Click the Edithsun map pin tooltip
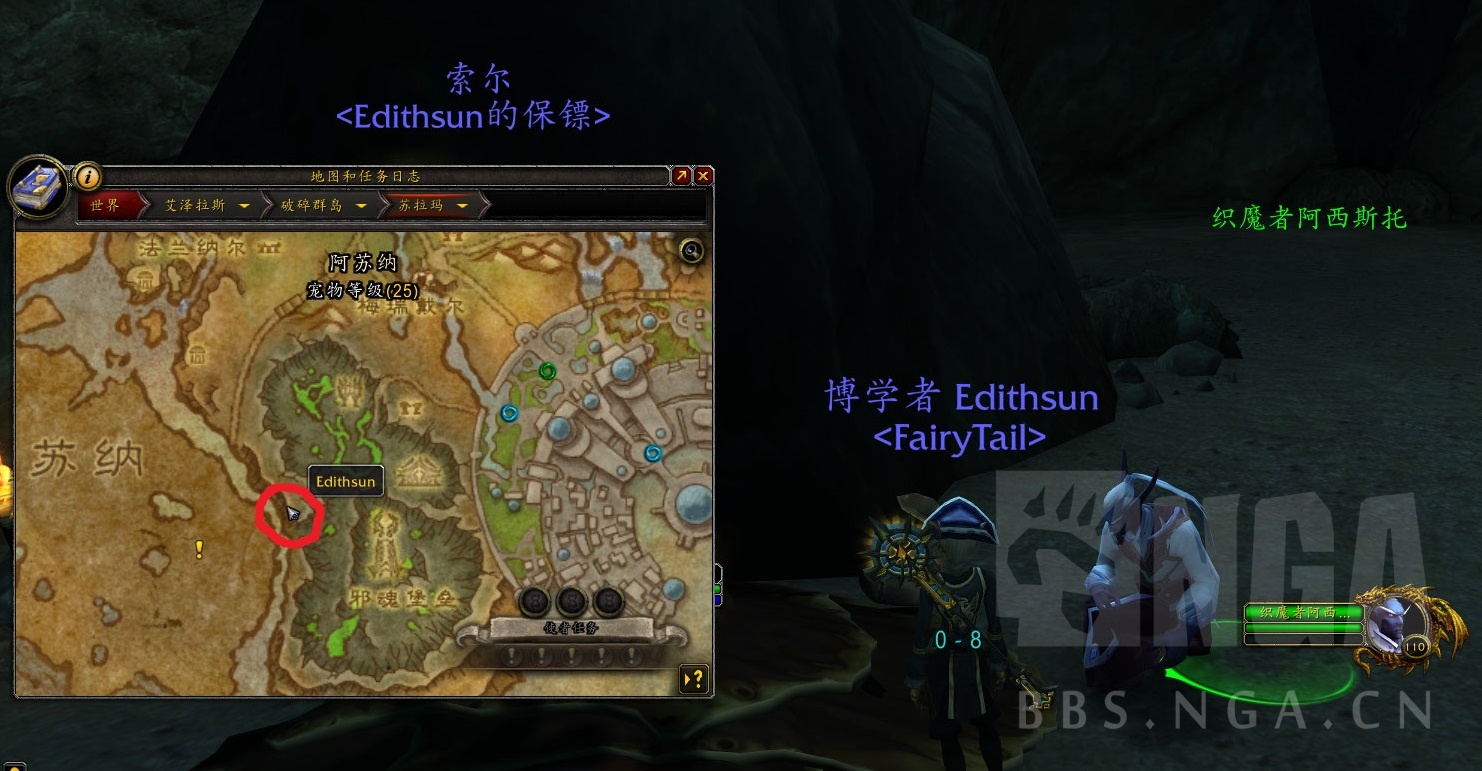Image resolution: width=1482 pixels, height=771 pixels. coord(345,480)
